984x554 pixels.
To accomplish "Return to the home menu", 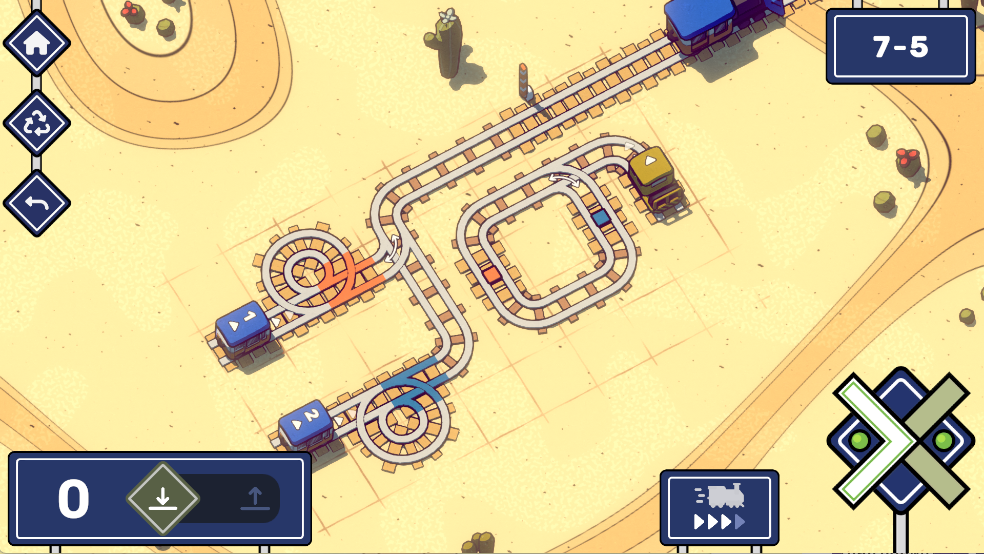I will click(37, 43).
